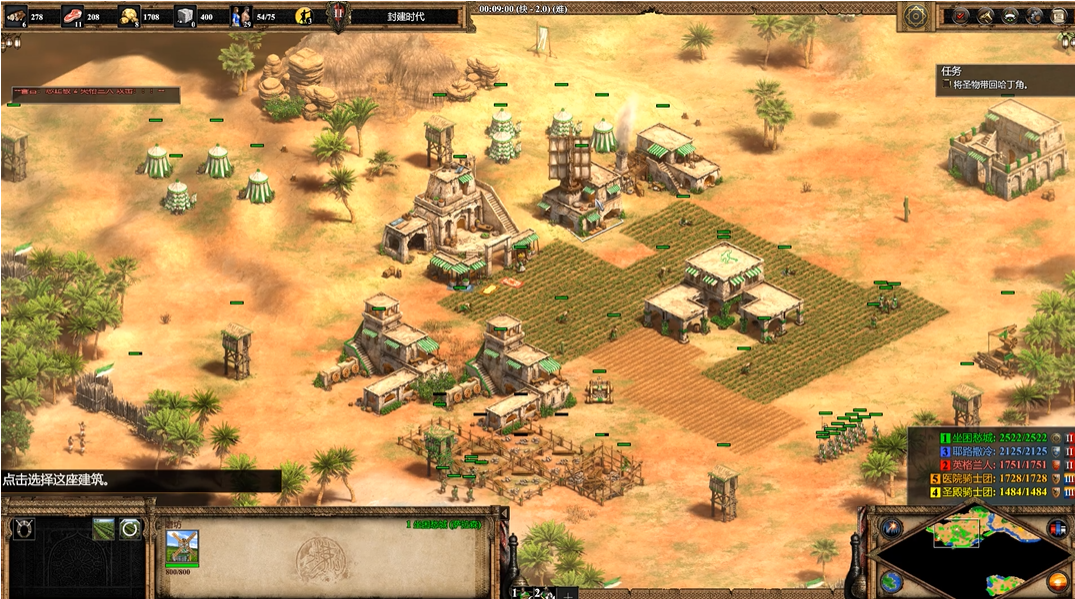Select control group 1 tab

point(517,592)
